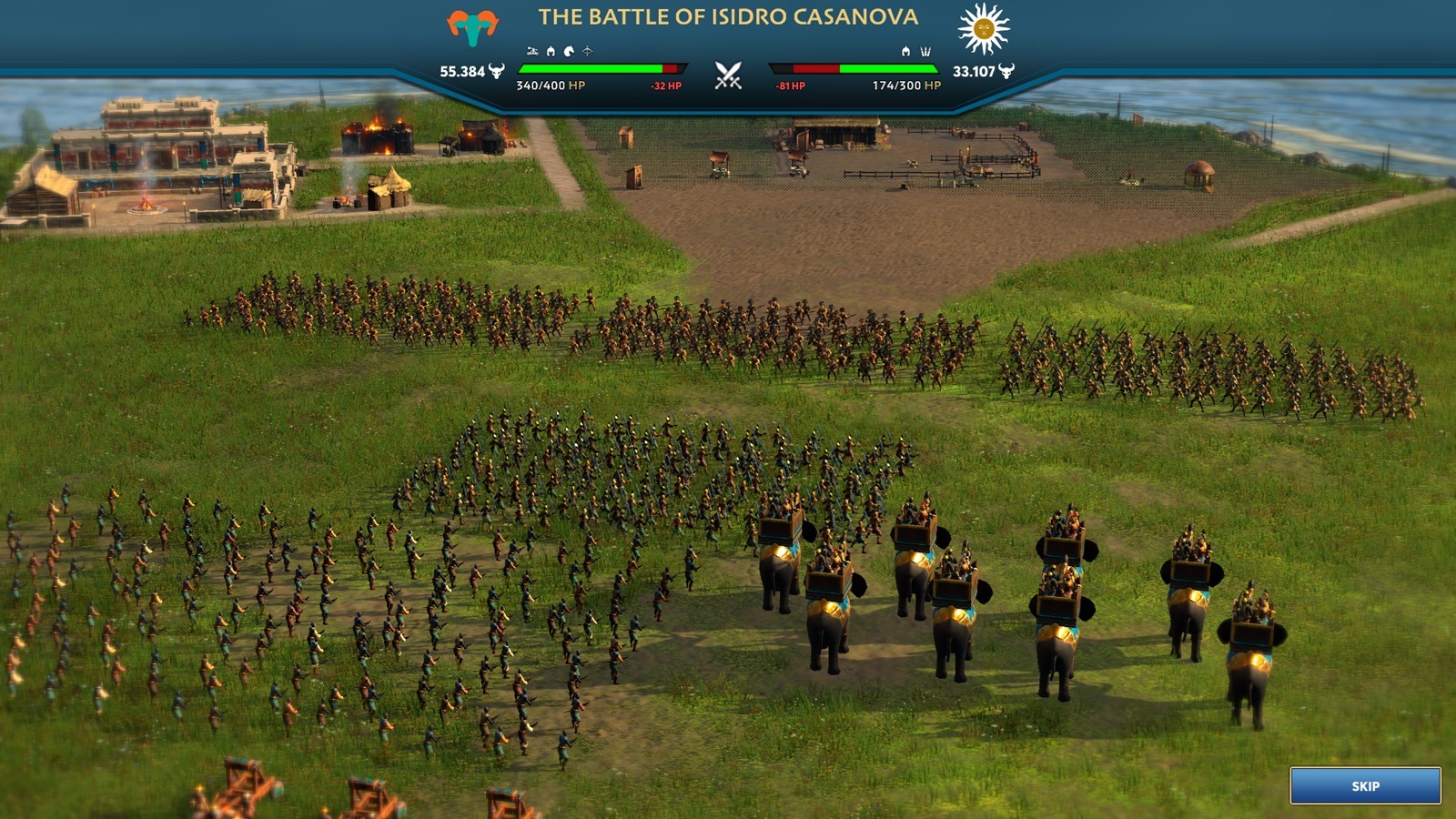The height and width of the screenshot is (819, 1456).
Task: Skip the battle cinematic
Action: click(1365, 785)
